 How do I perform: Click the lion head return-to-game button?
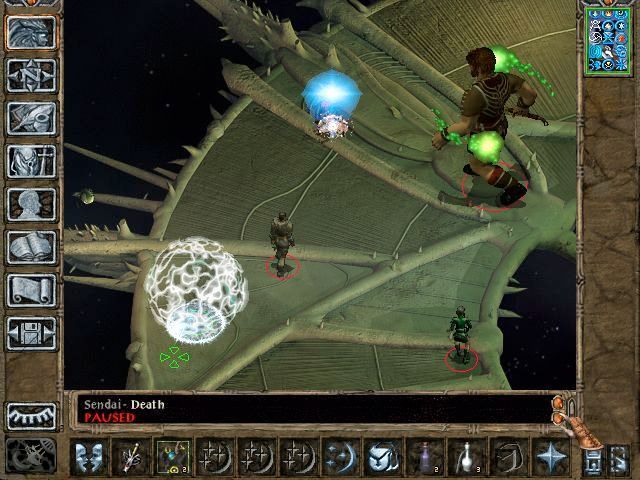pyautogui.click(x=31, y=32)
